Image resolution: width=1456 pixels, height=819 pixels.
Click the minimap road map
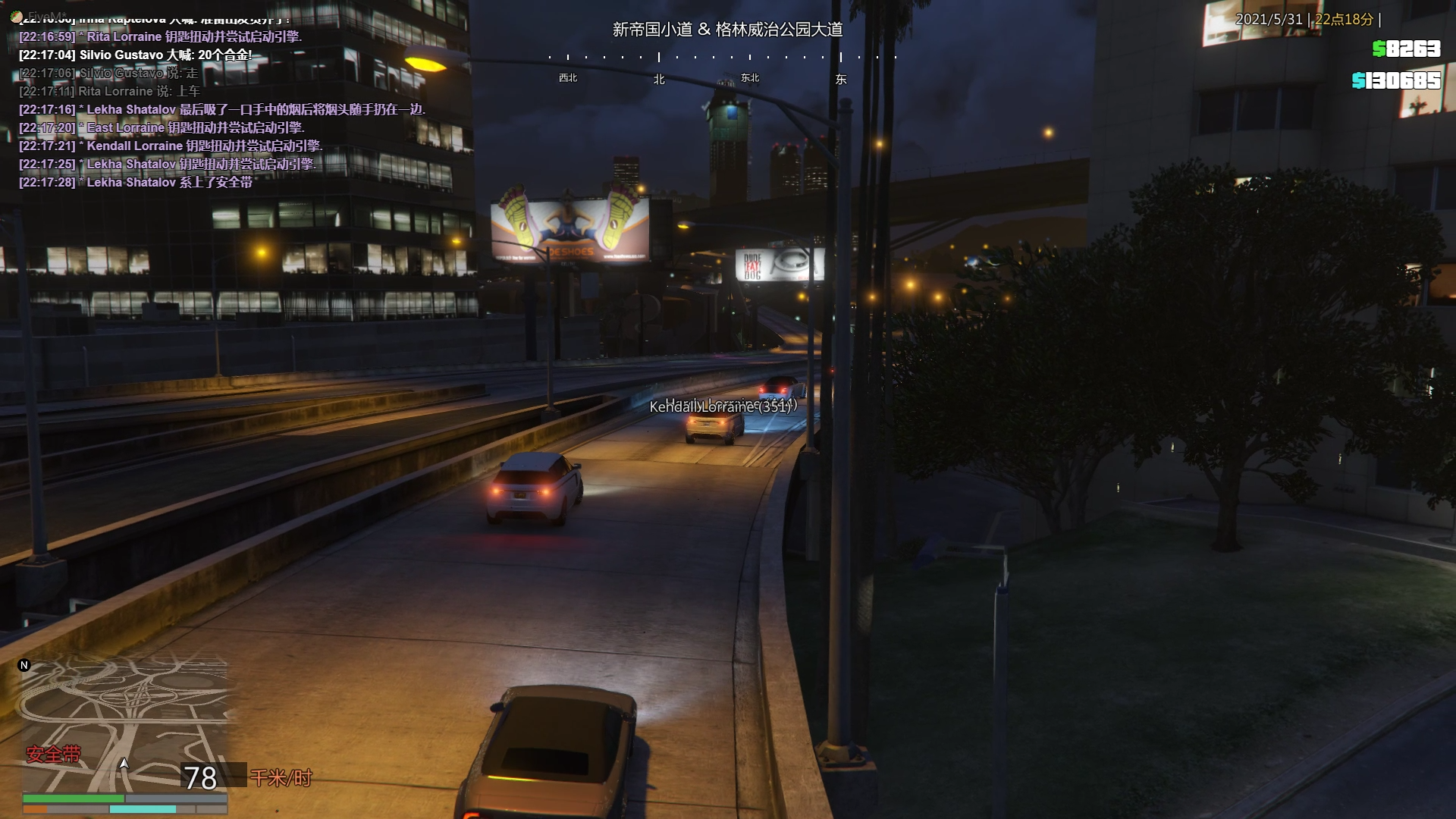[125, 720]
